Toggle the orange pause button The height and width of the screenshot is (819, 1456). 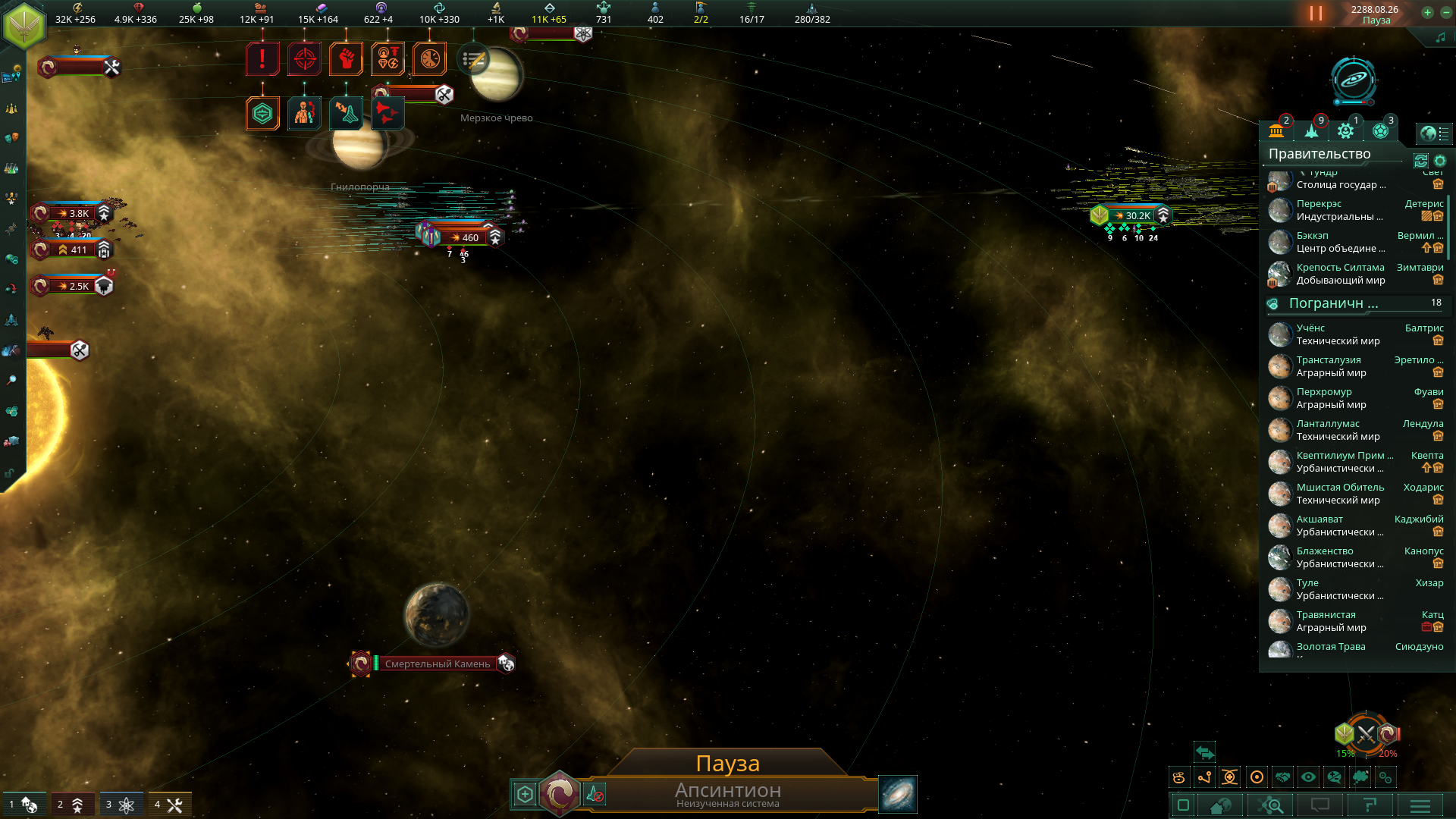click(1316, 14)
